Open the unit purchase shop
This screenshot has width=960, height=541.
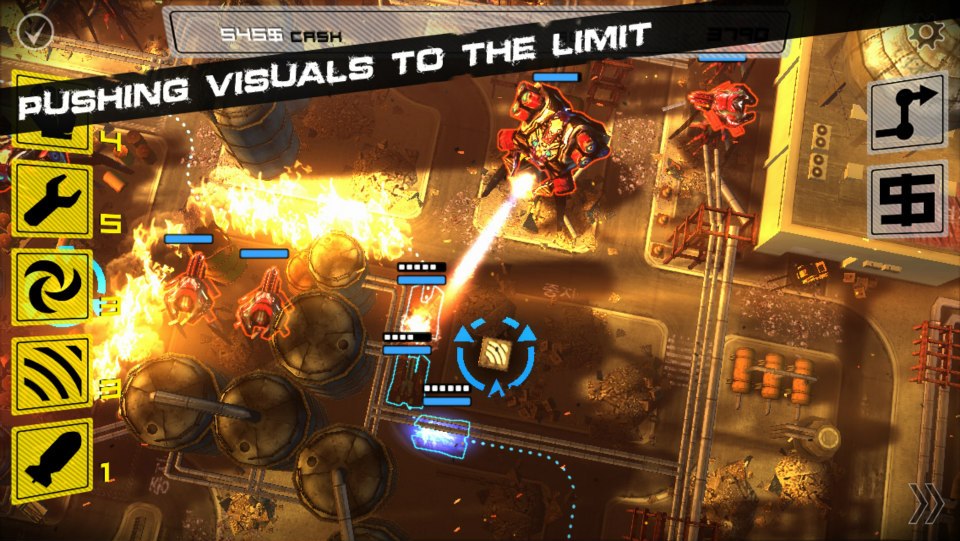tap(907, 200)
